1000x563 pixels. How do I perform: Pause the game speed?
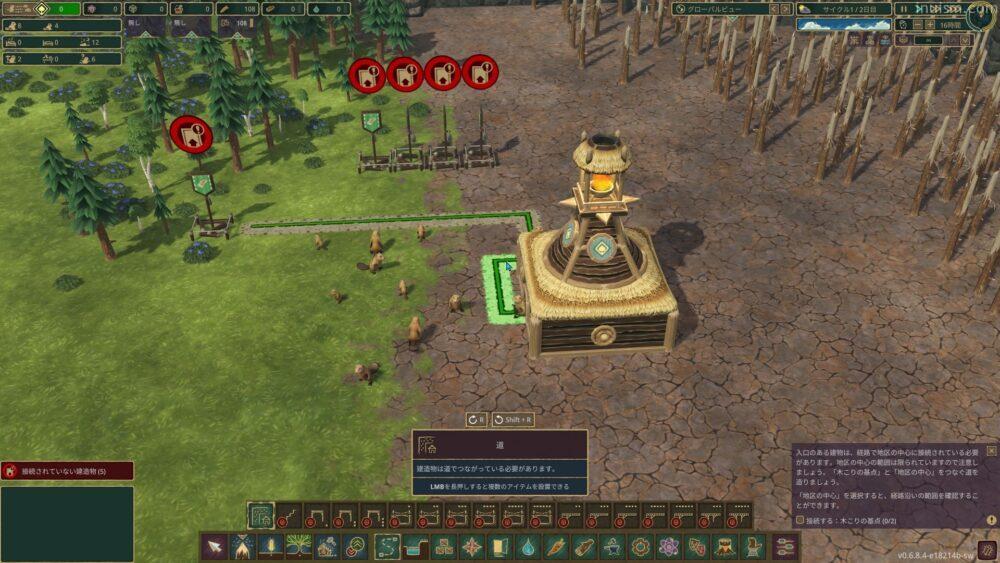903,9
